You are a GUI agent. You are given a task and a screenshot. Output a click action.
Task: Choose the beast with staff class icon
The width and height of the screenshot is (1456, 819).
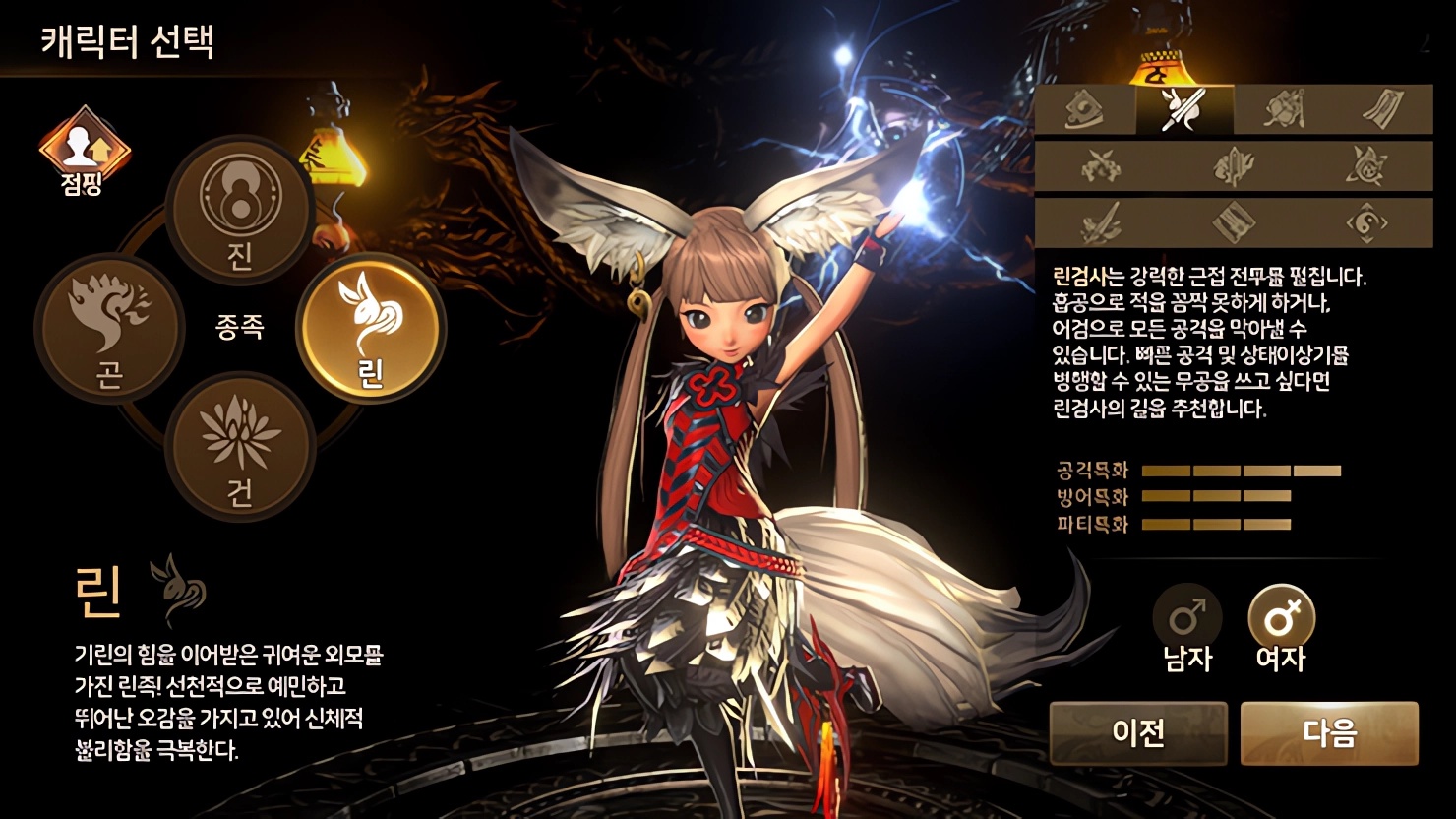point(1284,109)
